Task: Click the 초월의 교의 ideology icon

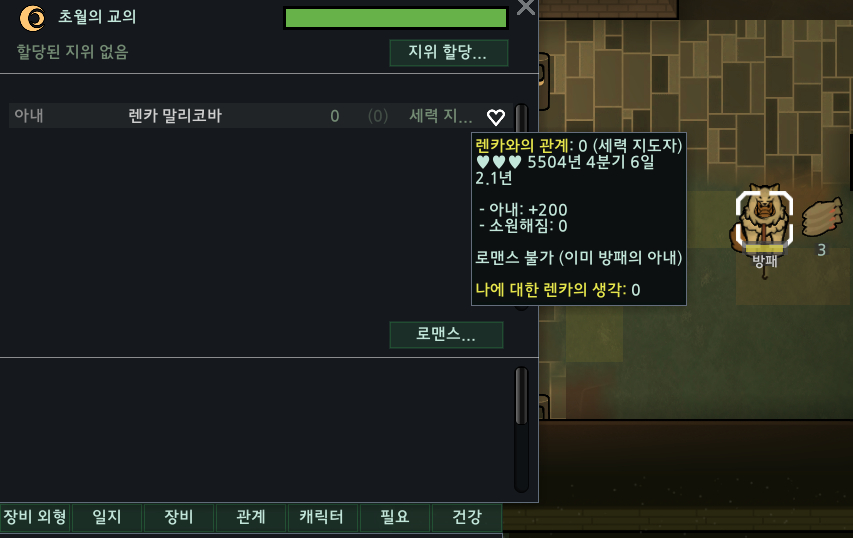Action: [32, 17]
